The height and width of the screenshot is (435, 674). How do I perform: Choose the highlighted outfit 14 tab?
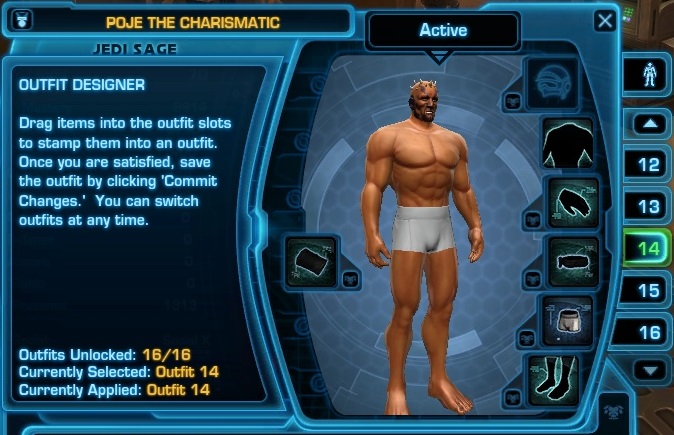(648, 248)
